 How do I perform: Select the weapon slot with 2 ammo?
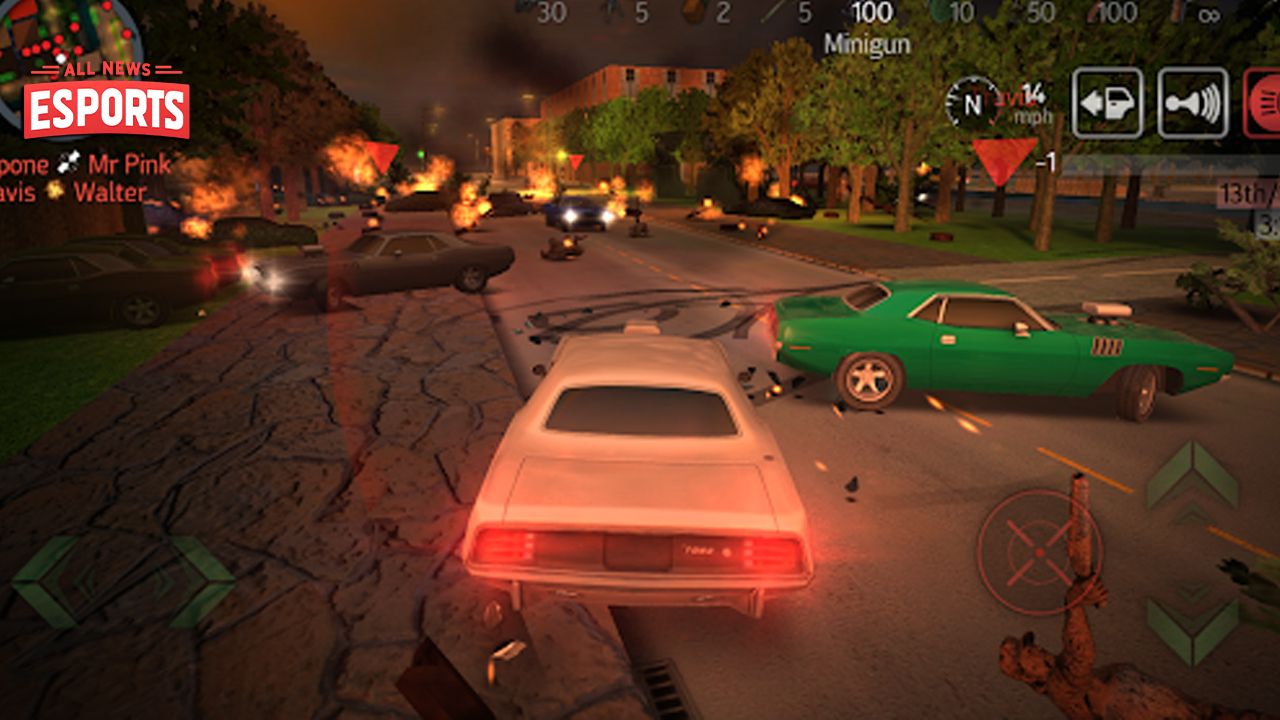[709, 13]
